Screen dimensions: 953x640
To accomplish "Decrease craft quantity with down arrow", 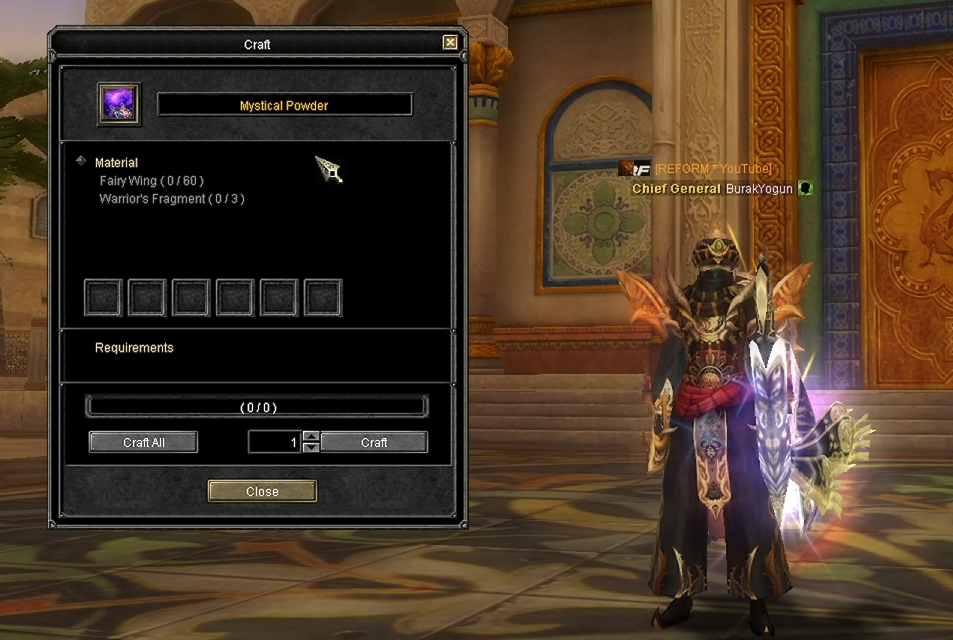I will coord(311,447).
